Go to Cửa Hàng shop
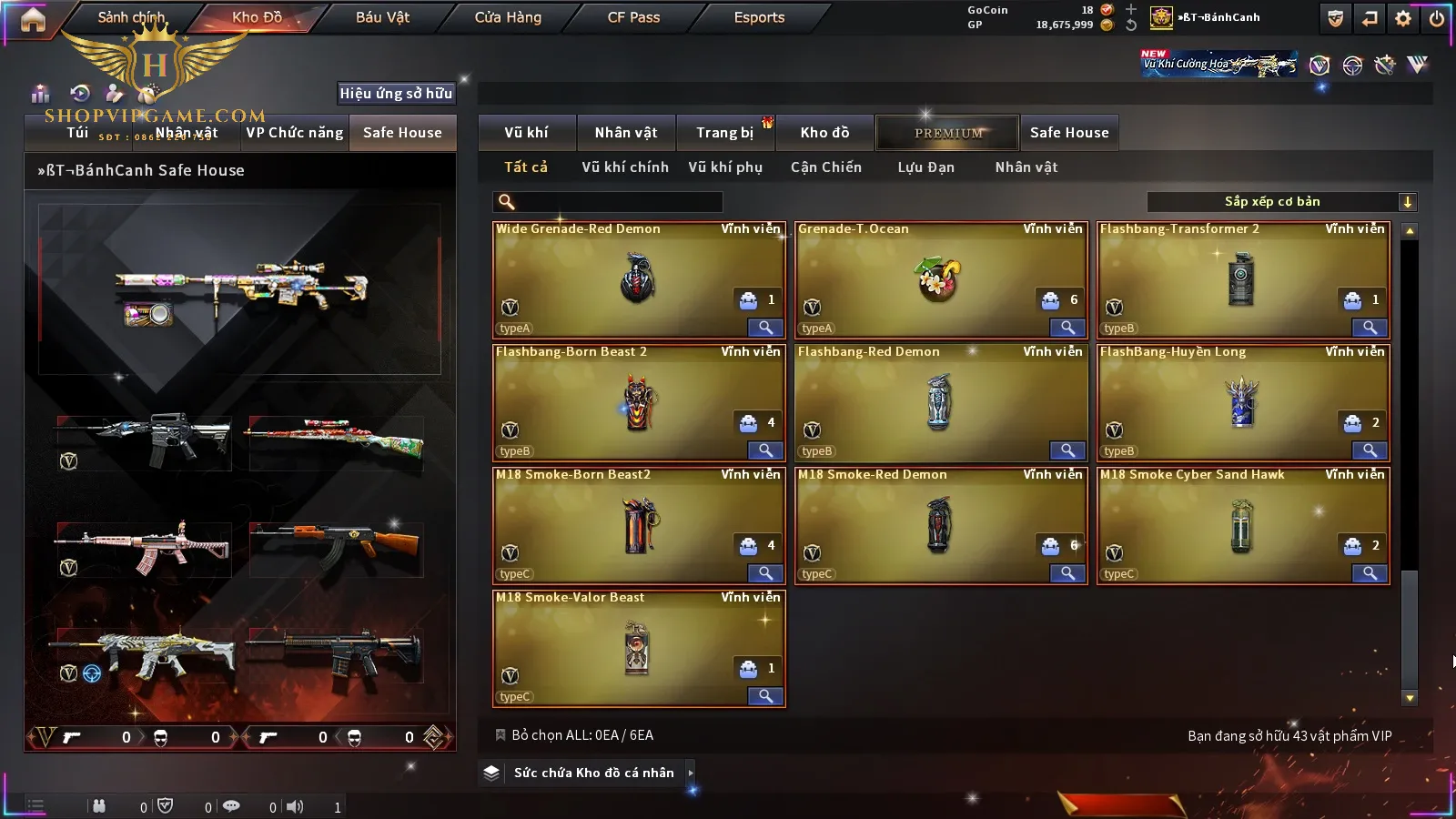 [508, 17]
